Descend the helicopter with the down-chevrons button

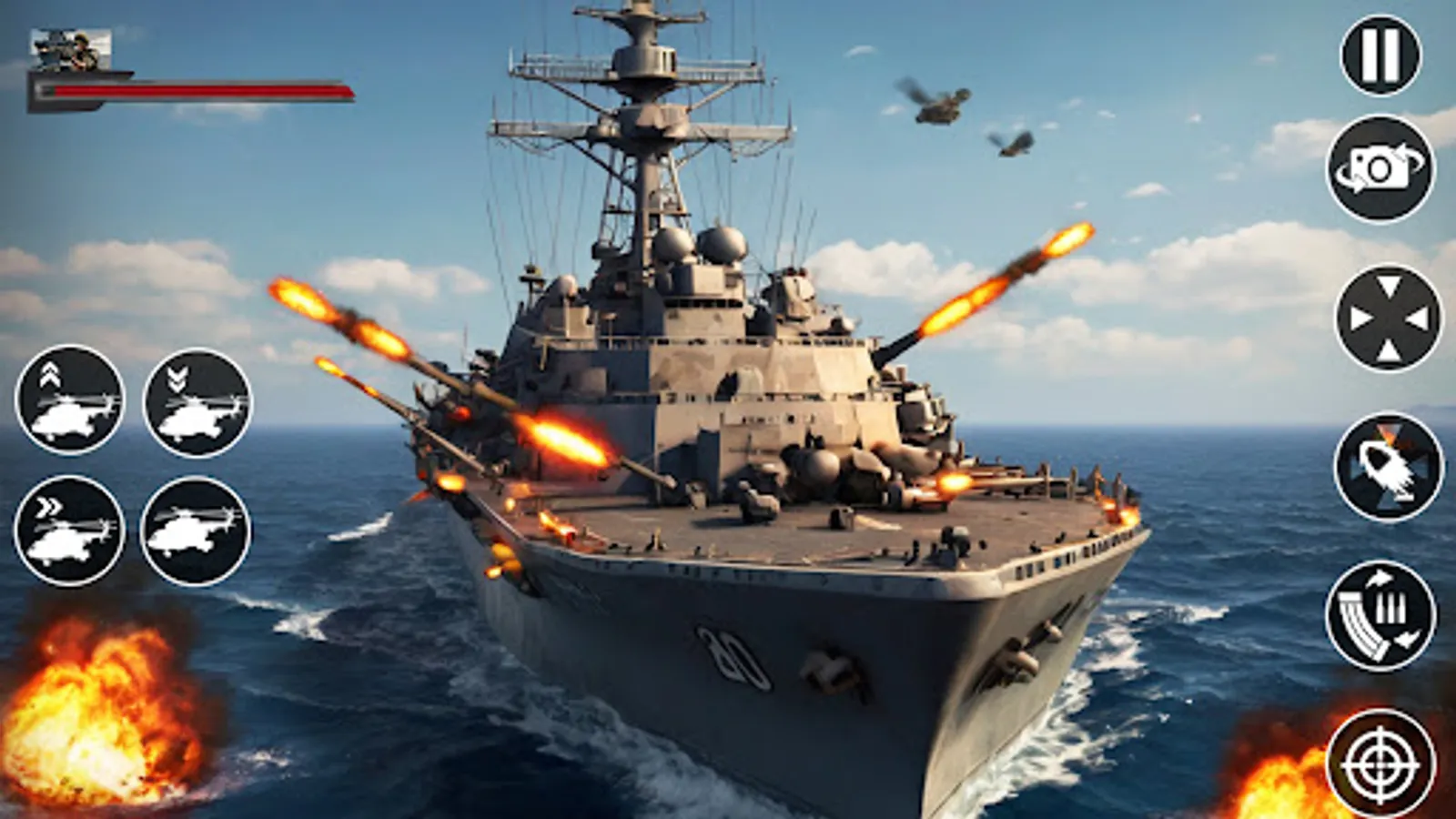196,400
